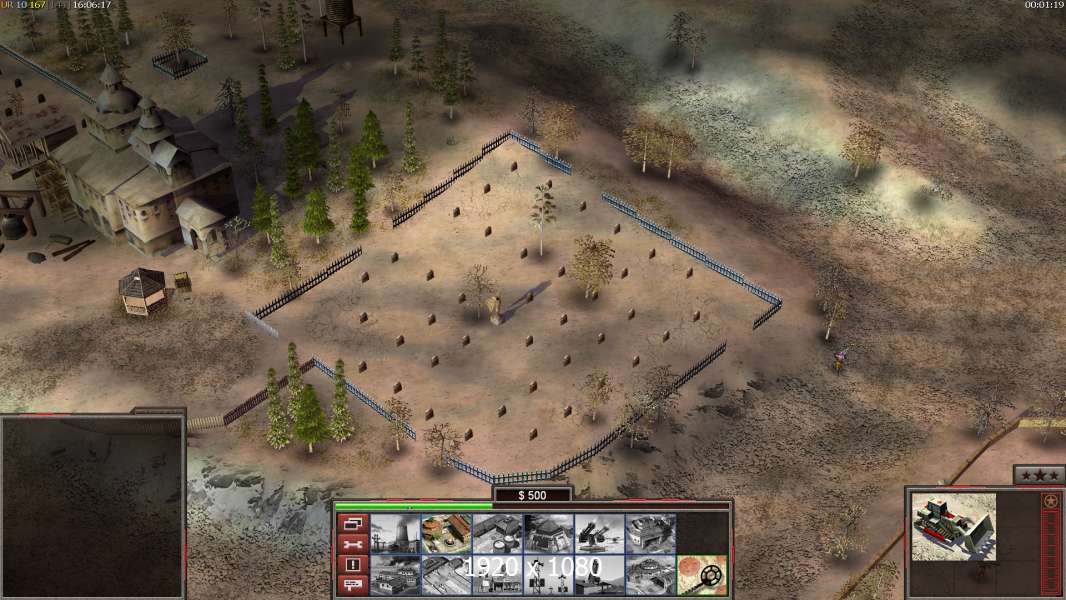Activate the mine detector icon

(x=701, y=574)
